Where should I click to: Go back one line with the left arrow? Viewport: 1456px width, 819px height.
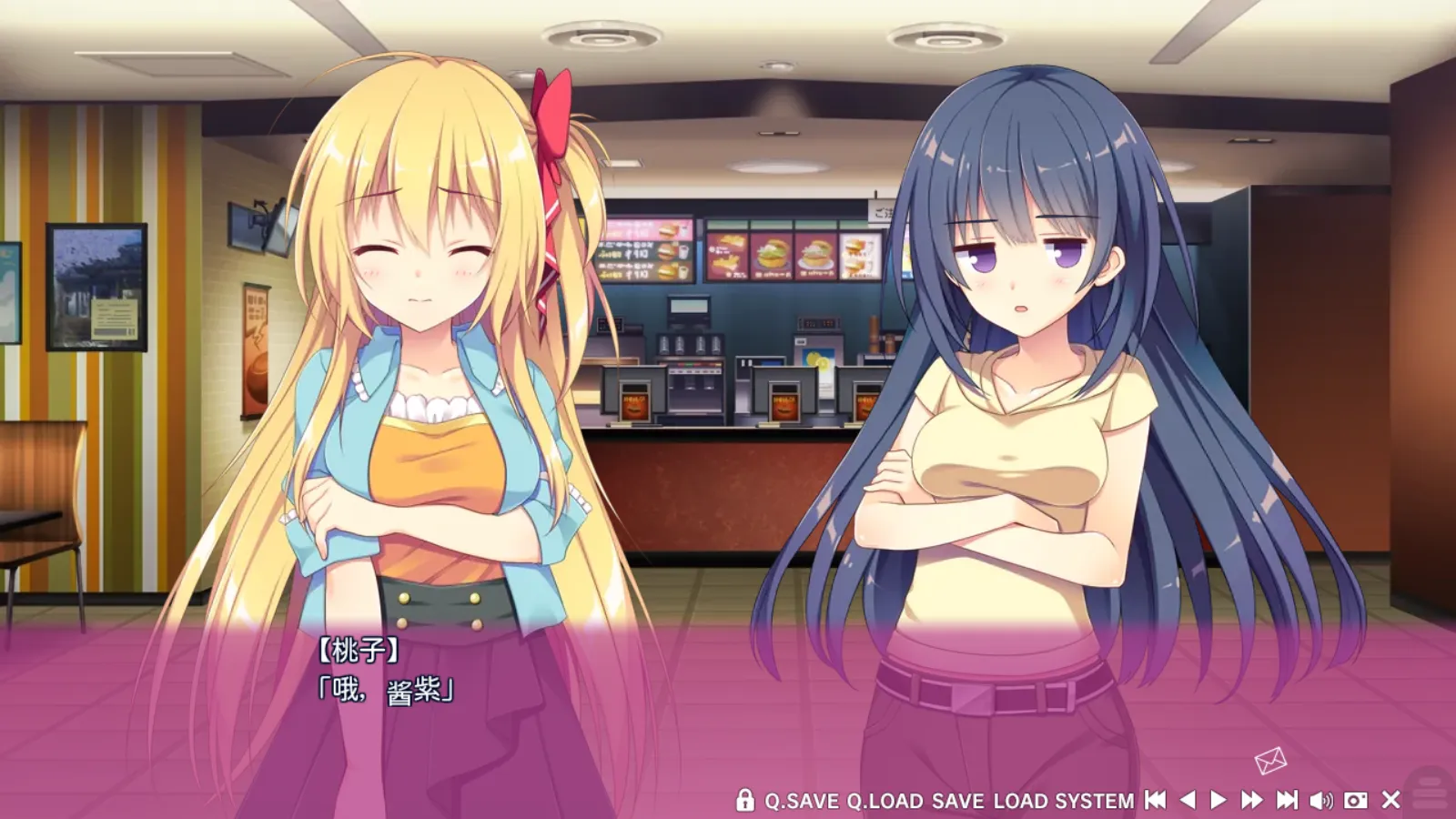1188,800
